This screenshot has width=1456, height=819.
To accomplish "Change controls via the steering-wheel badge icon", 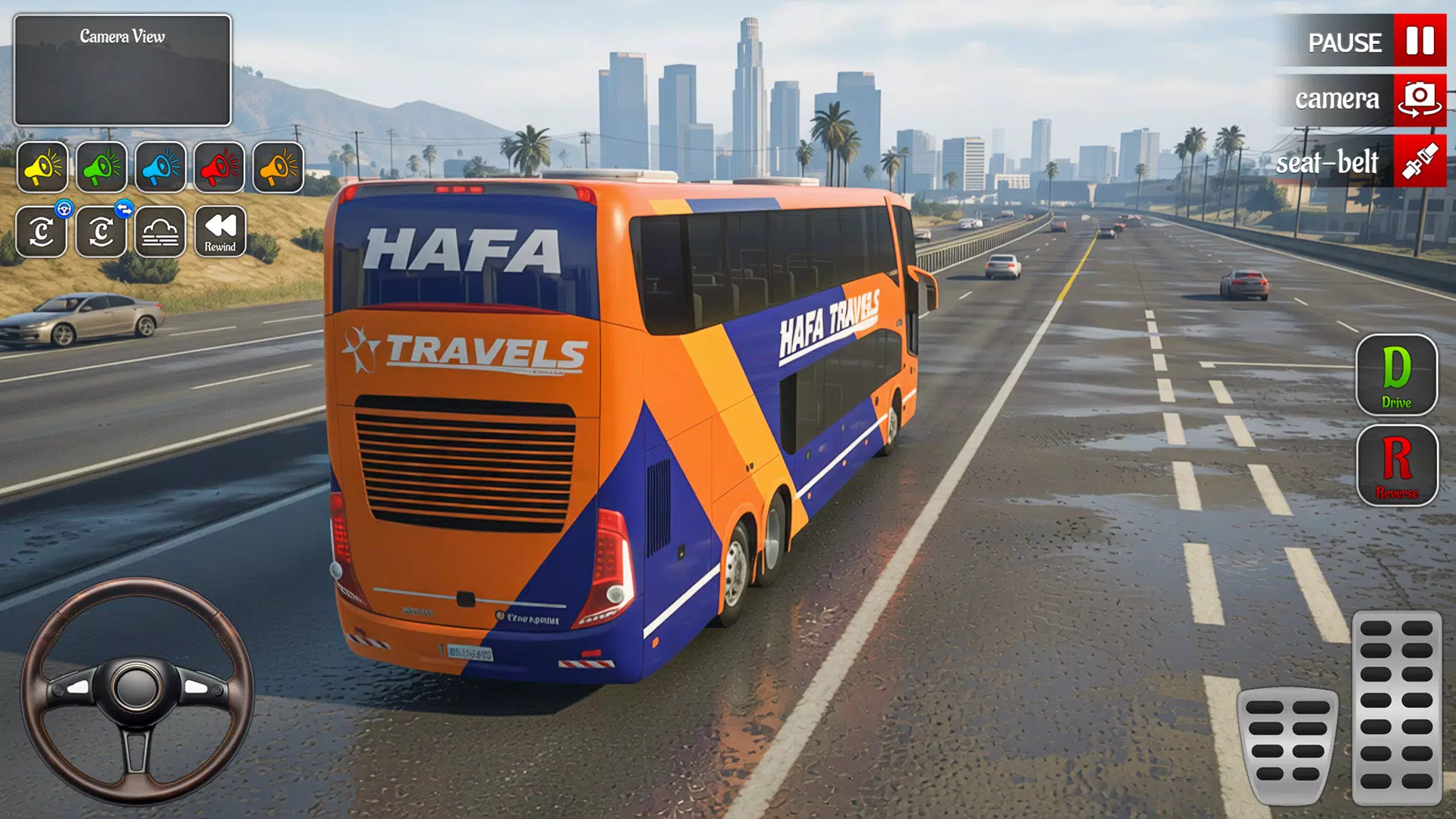I will pyautogui.click(x=42, y=232).
